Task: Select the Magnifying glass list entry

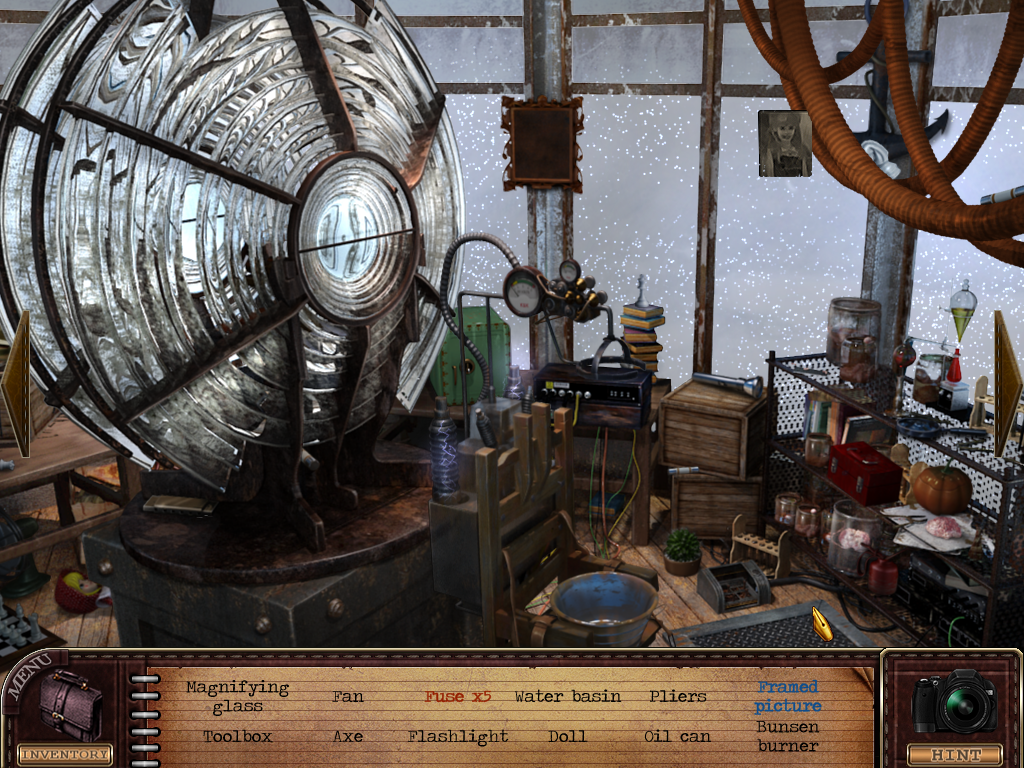Action: pyautogui.click(x=237, y=697)
